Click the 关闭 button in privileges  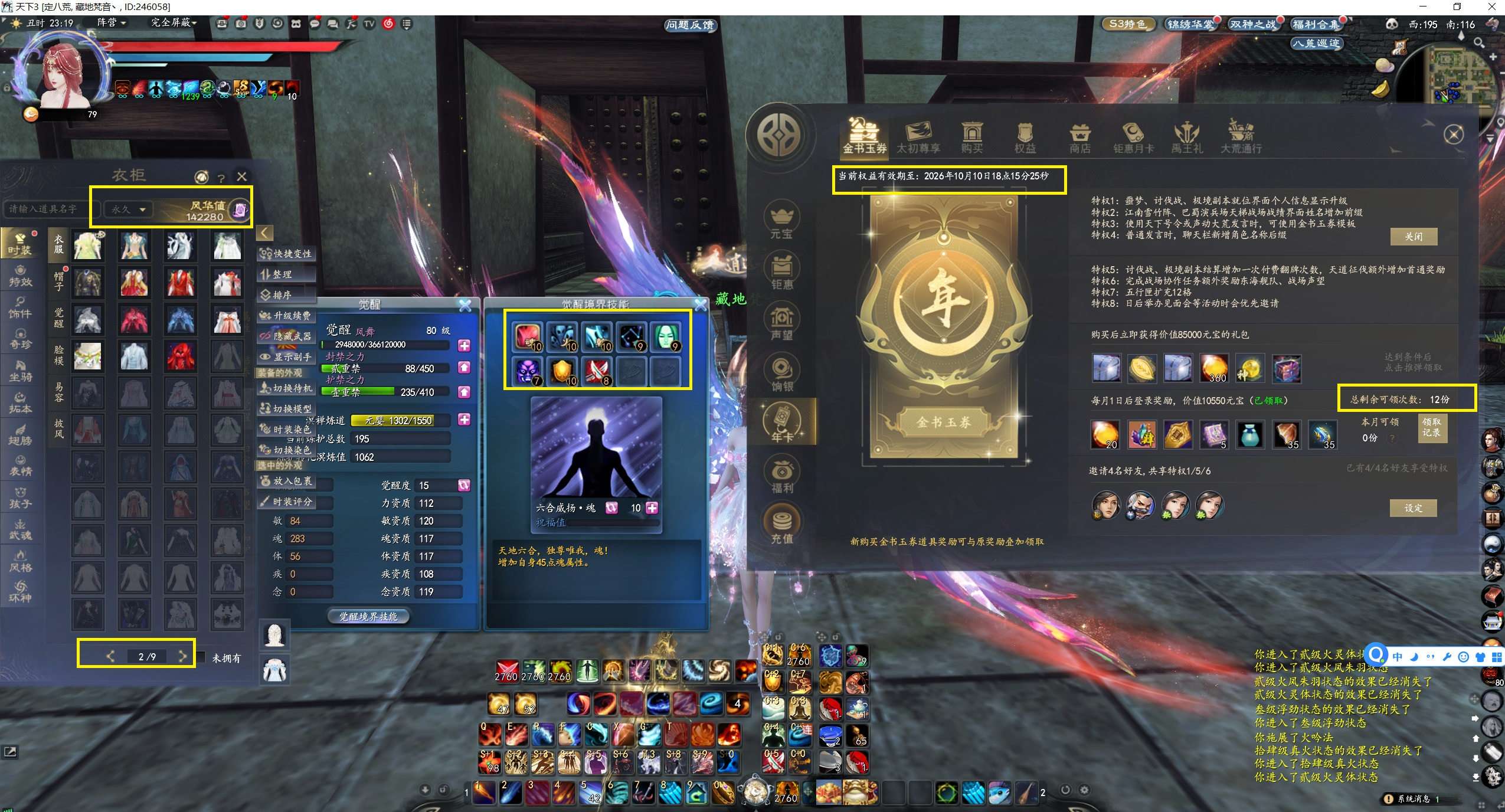coord(1413,237)
